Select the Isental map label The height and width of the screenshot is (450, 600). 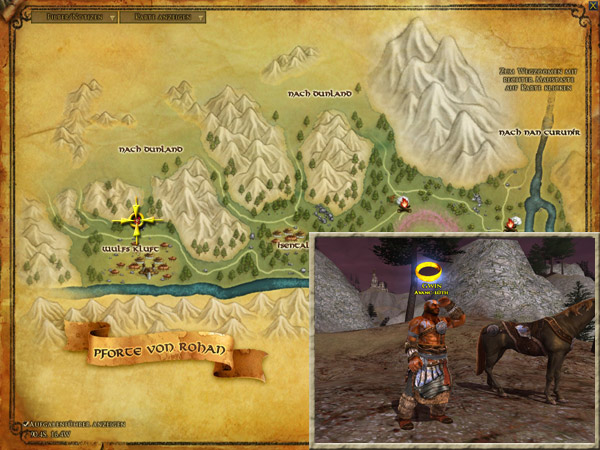291,241
